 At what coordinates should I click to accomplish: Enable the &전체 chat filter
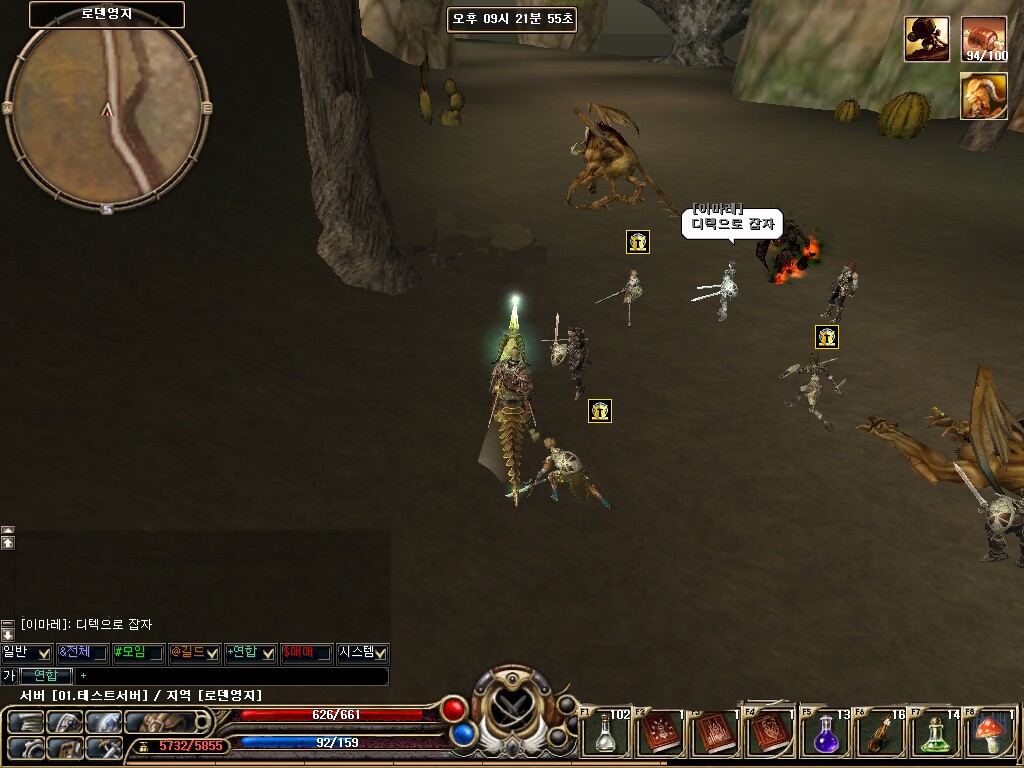click(98, 653)
